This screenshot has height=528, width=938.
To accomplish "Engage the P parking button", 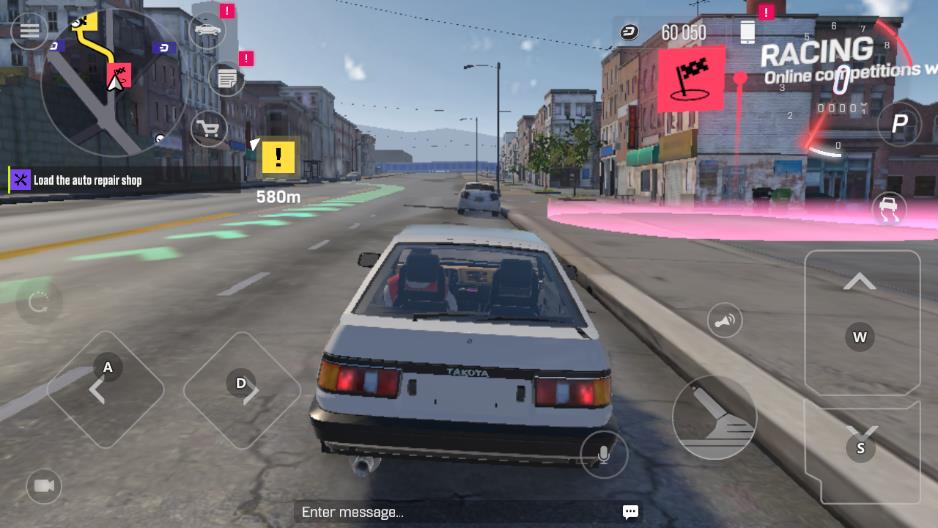I will click(899, 124).
